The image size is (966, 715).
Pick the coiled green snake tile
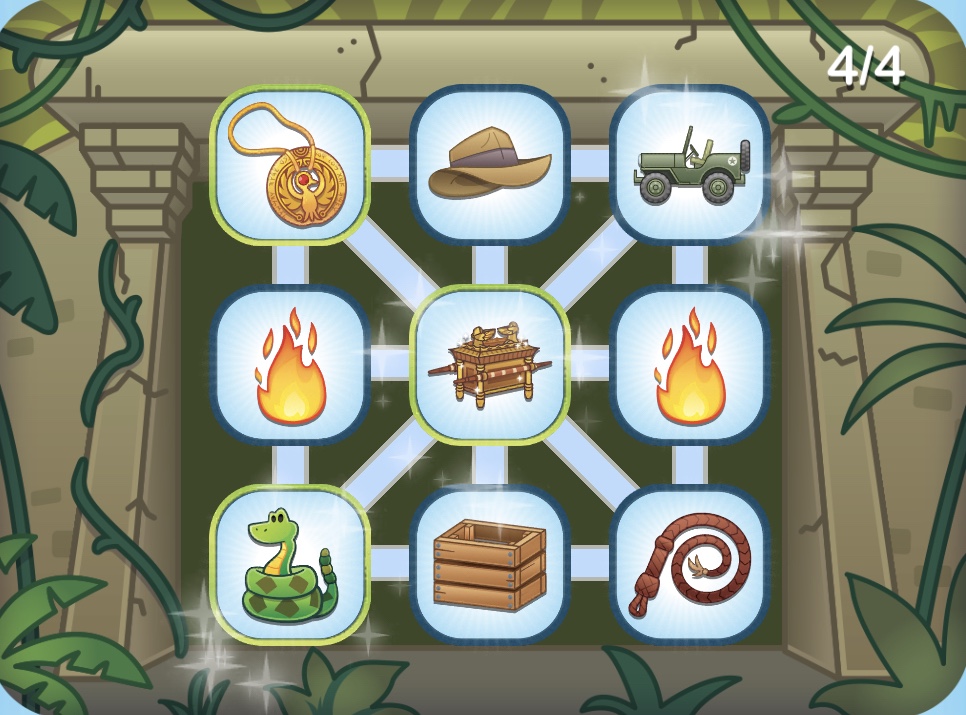(290, 565)
